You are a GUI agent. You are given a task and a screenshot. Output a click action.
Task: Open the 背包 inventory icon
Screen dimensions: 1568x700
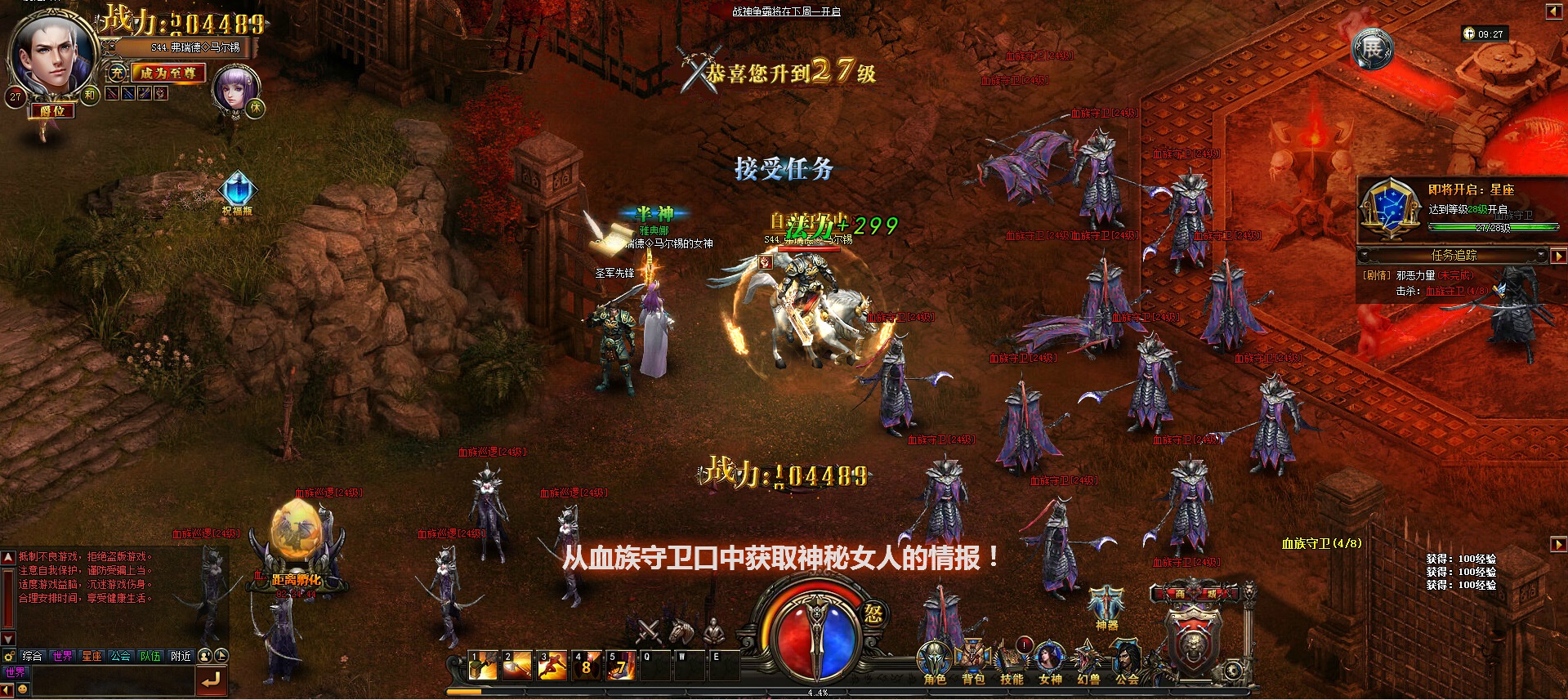pos(972,657)
